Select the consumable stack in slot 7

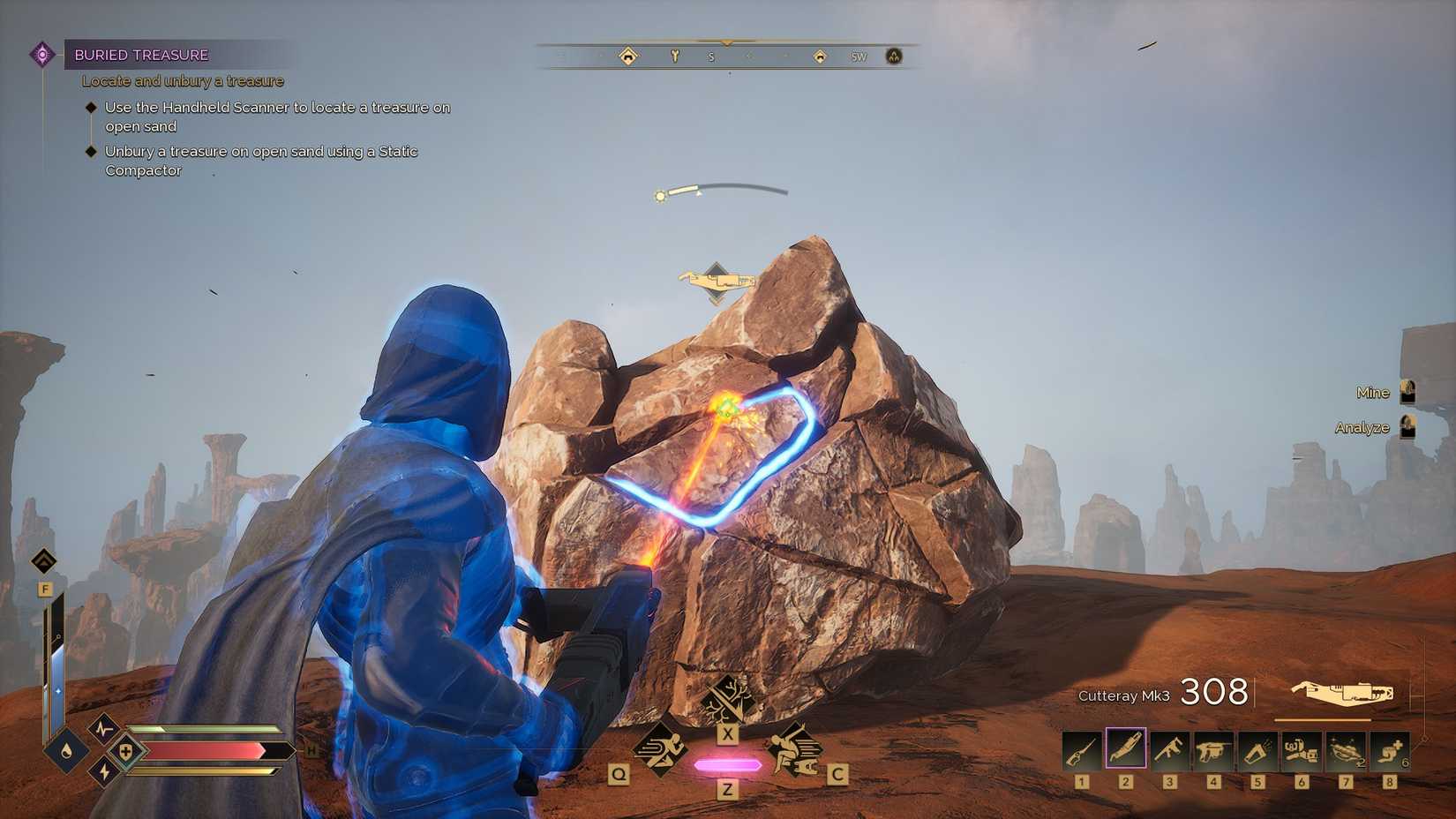(1344, 748)
